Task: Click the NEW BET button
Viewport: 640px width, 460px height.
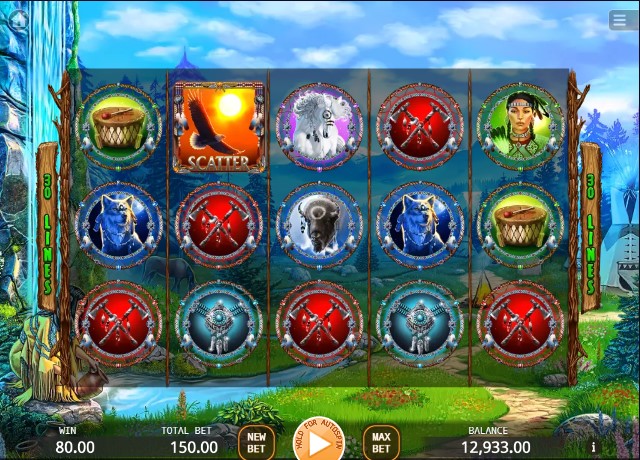Action: click(x=256, y=442)
